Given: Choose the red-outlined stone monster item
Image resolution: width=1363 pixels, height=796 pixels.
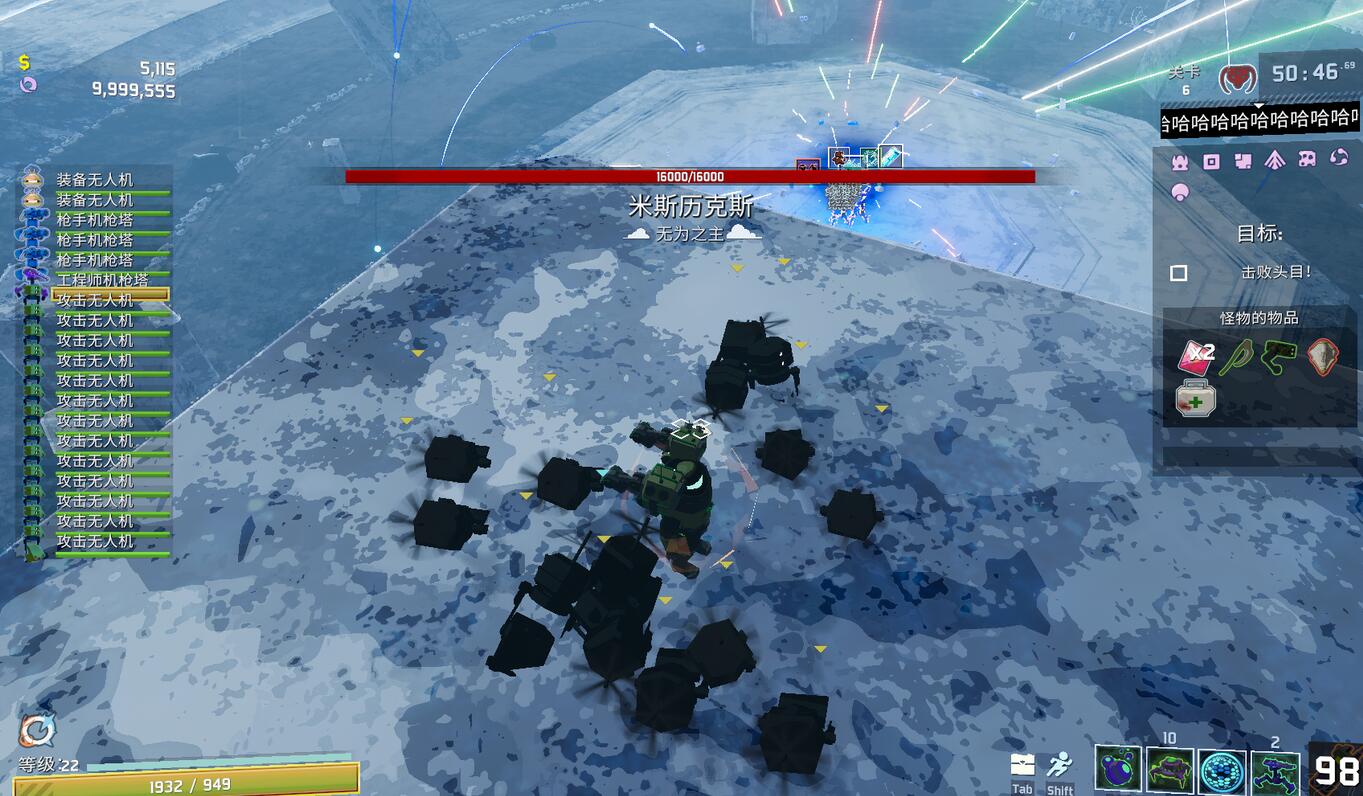Looking at the screenshot, I should (x=1323, y=355).
